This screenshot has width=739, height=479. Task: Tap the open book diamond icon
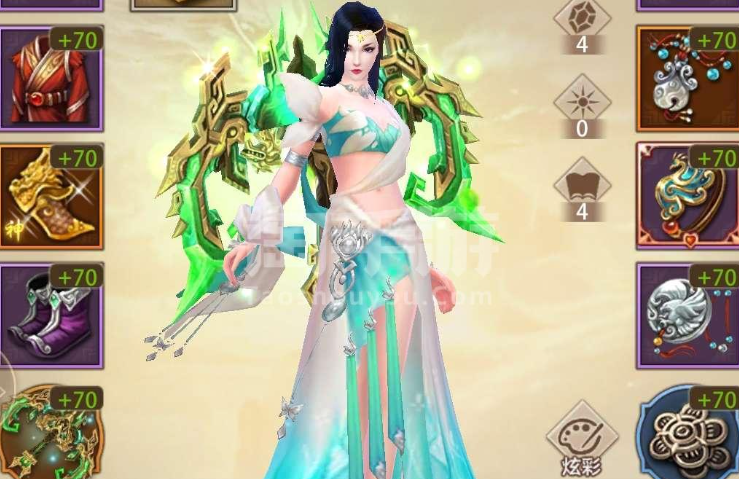tap(582, 182)
